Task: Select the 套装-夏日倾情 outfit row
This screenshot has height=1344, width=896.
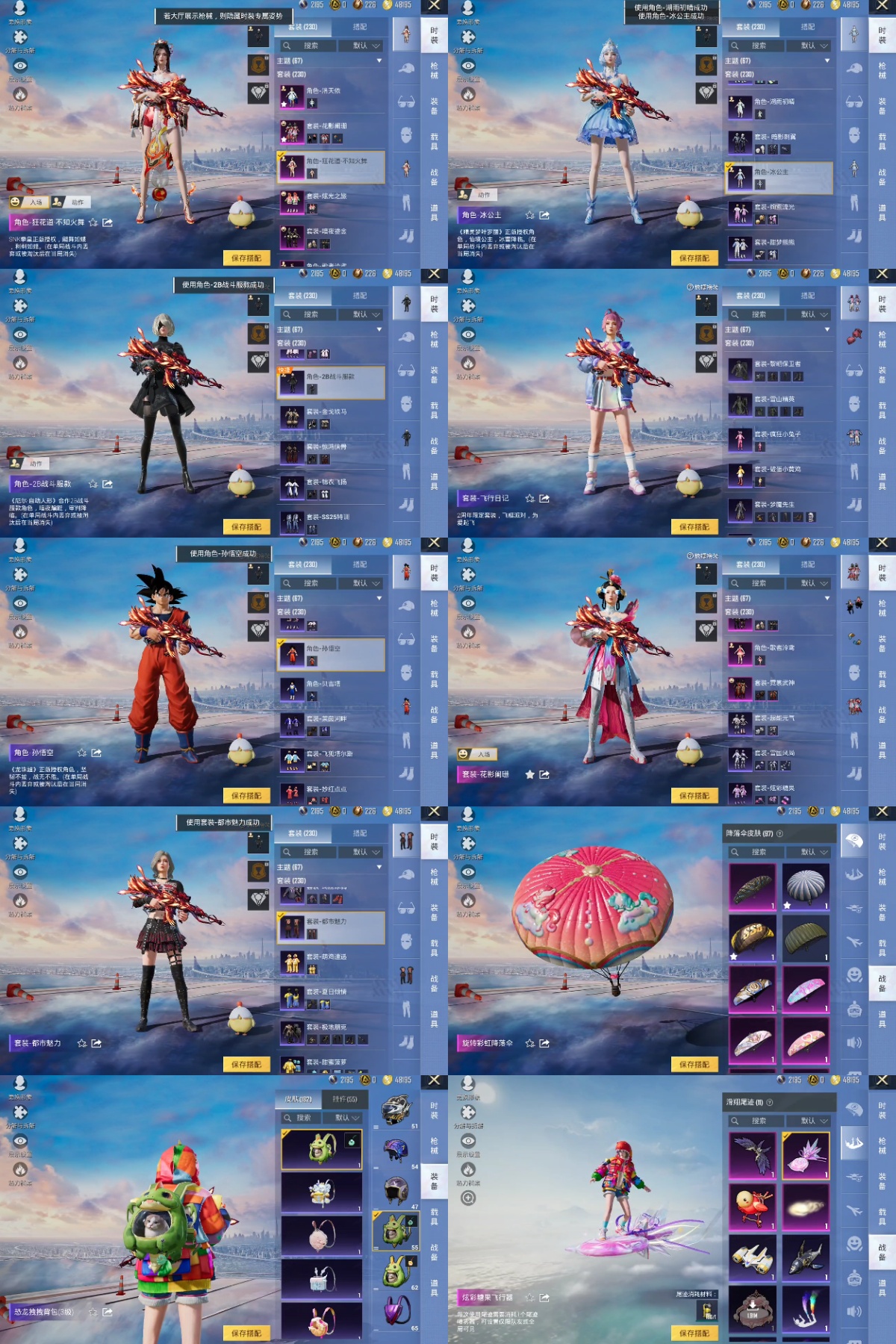Action: 331,997
